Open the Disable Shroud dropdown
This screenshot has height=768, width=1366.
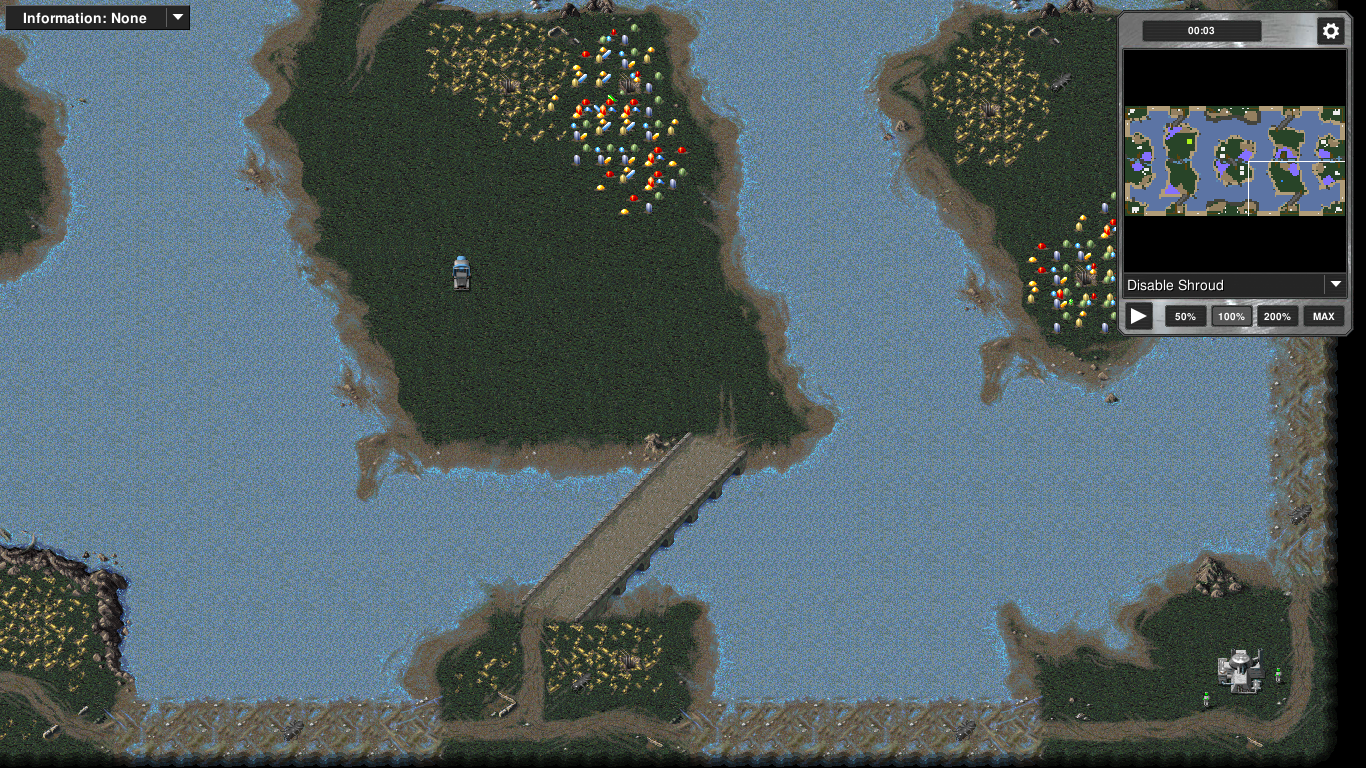(1234, 285)
